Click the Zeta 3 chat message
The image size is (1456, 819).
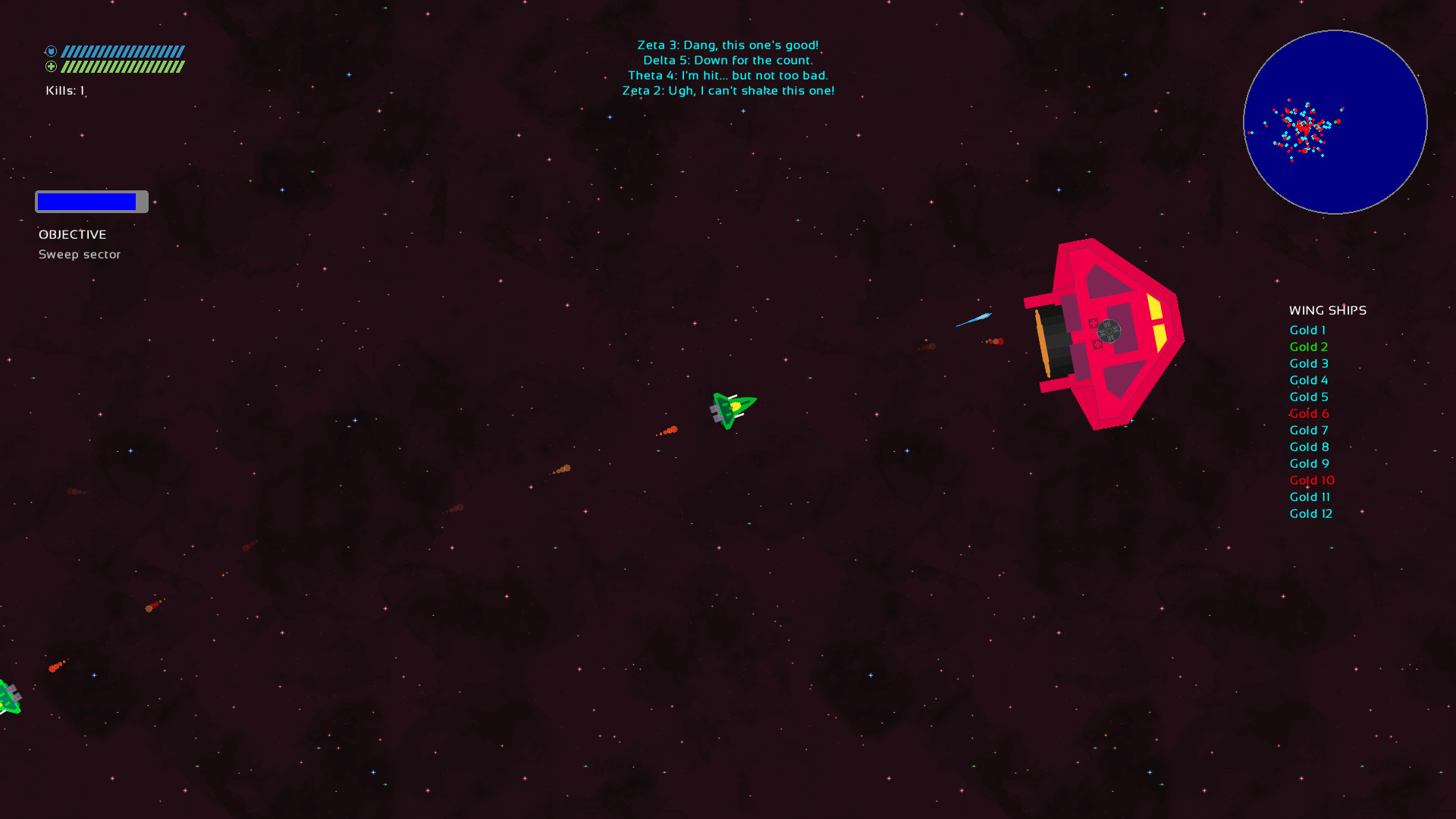(728, 44)
